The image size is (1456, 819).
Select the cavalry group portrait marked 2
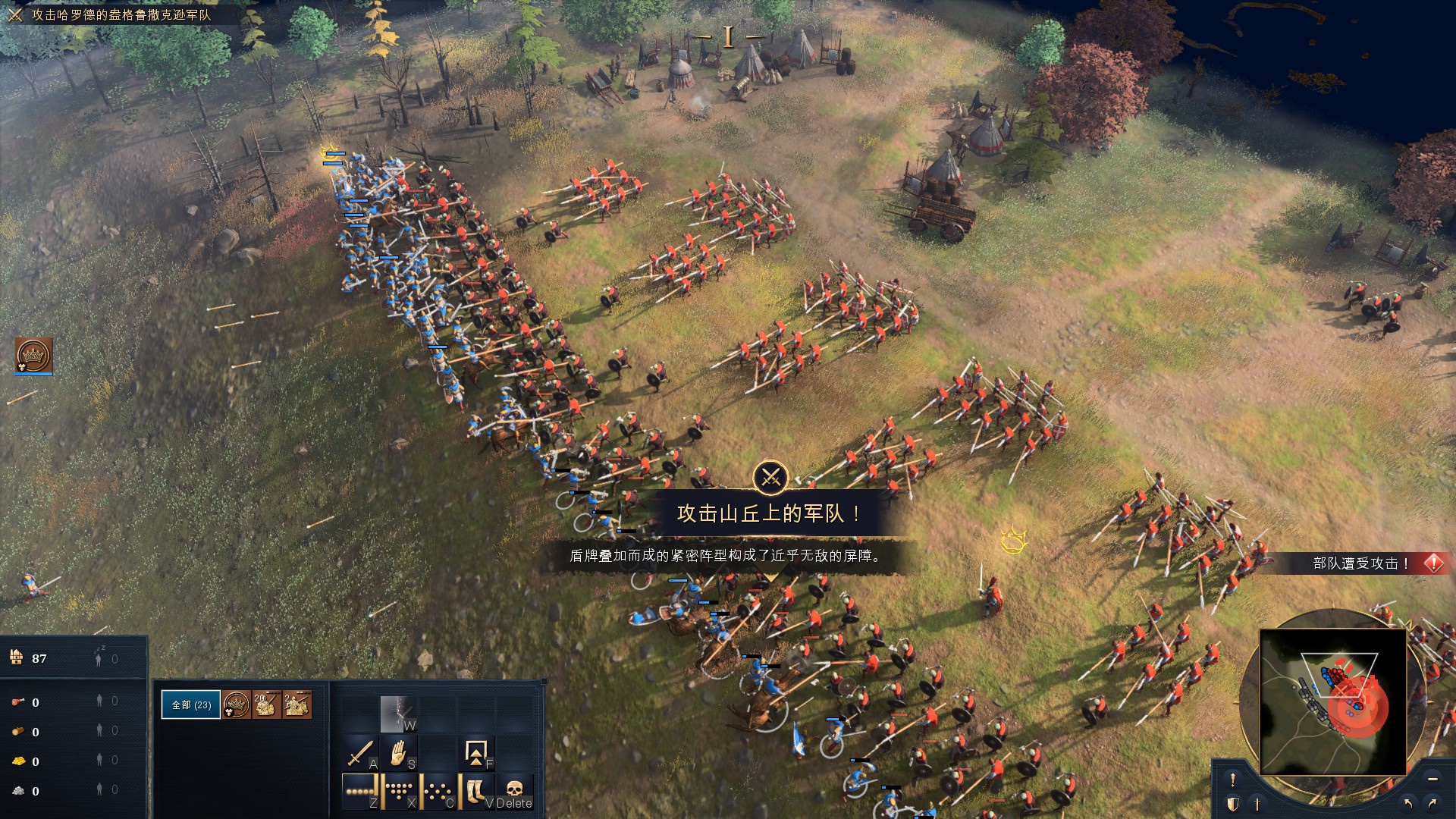point(297,704)
